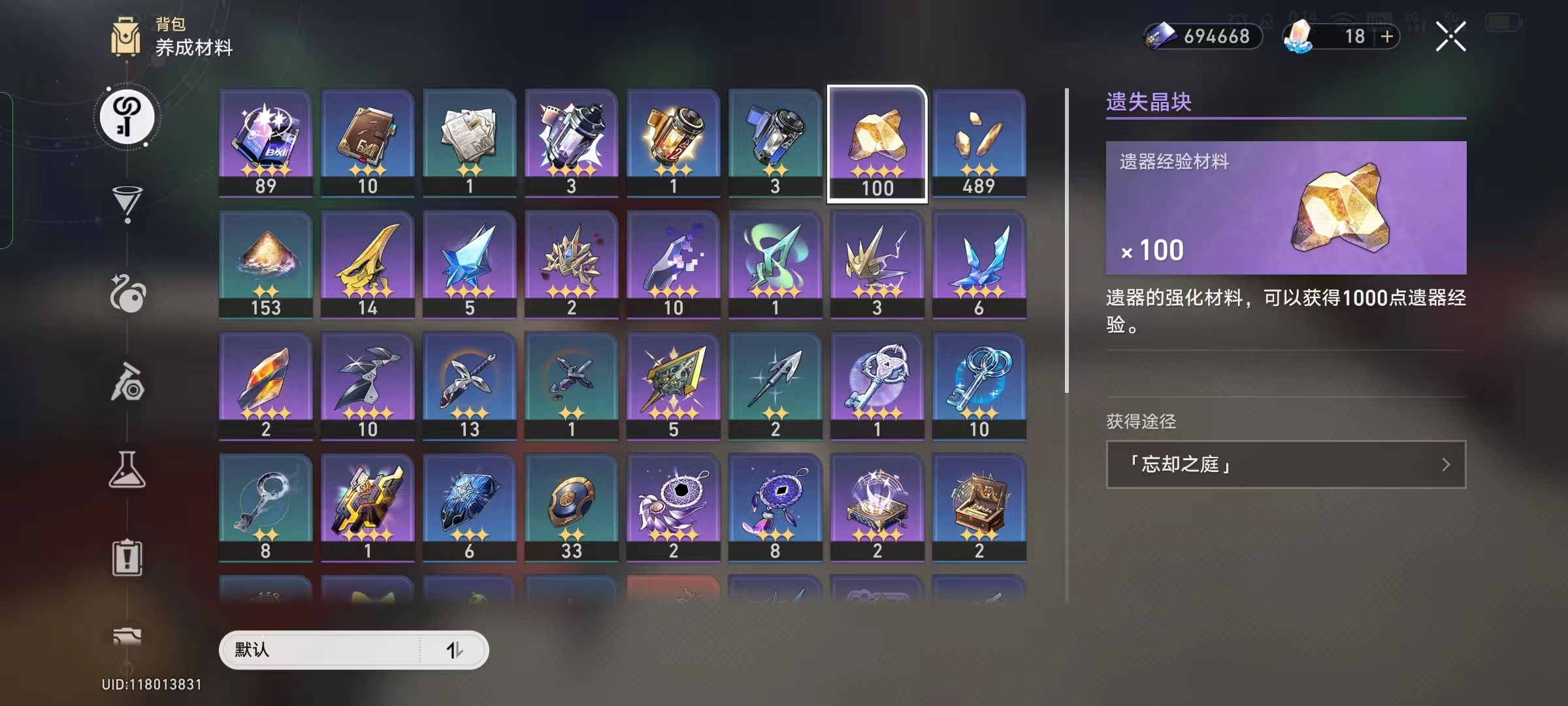Select the orange crystal shard with 2

[265, 386]
